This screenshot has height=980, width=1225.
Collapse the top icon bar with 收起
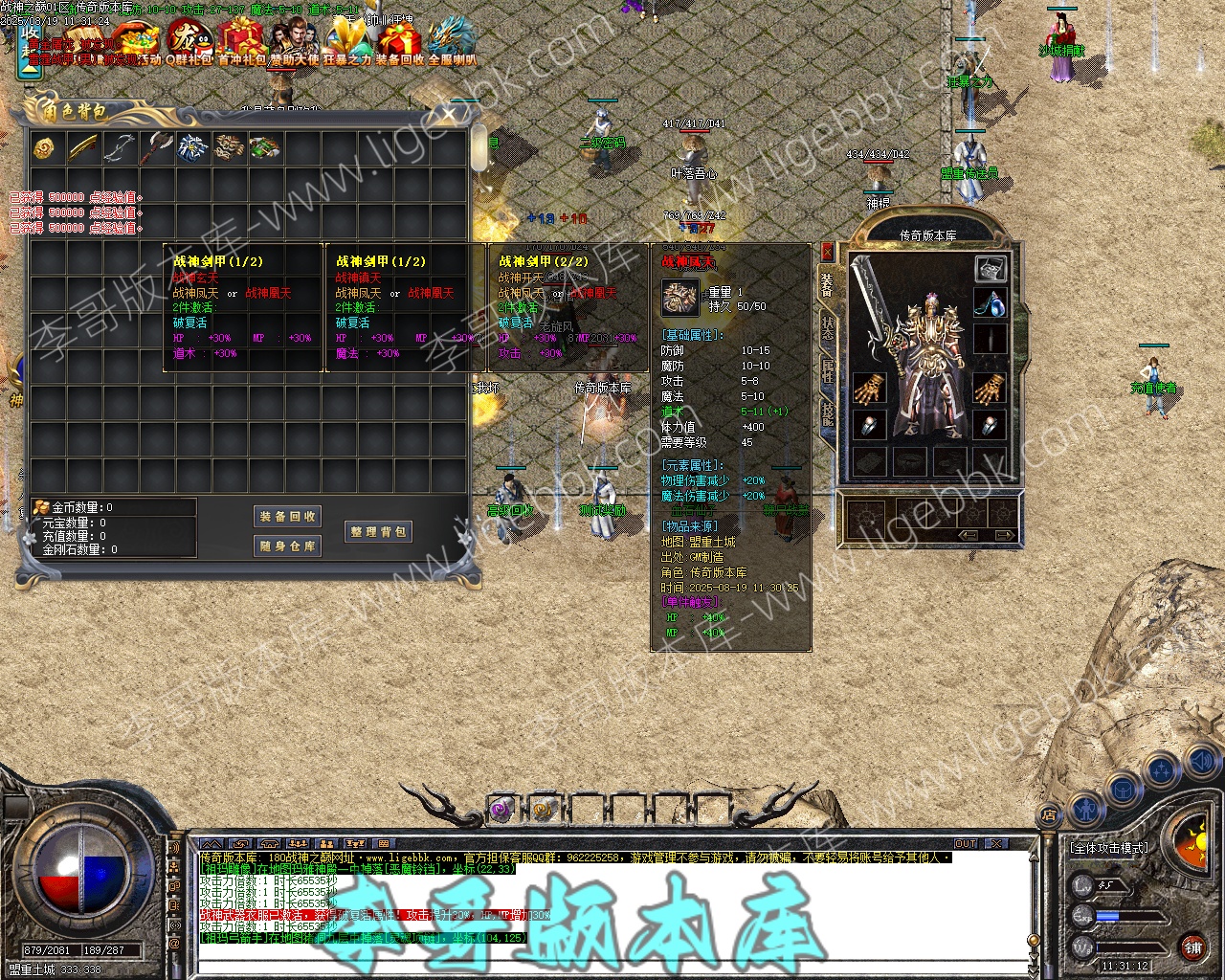30,50
